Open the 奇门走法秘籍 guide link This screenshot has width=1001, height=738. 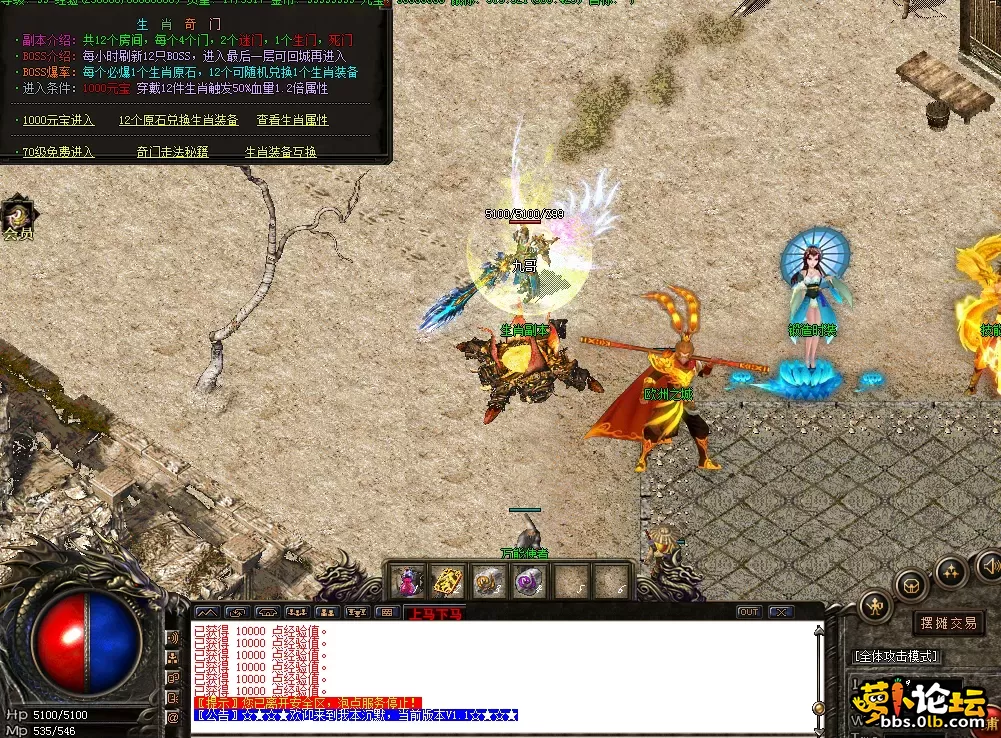tap(172, 152)
